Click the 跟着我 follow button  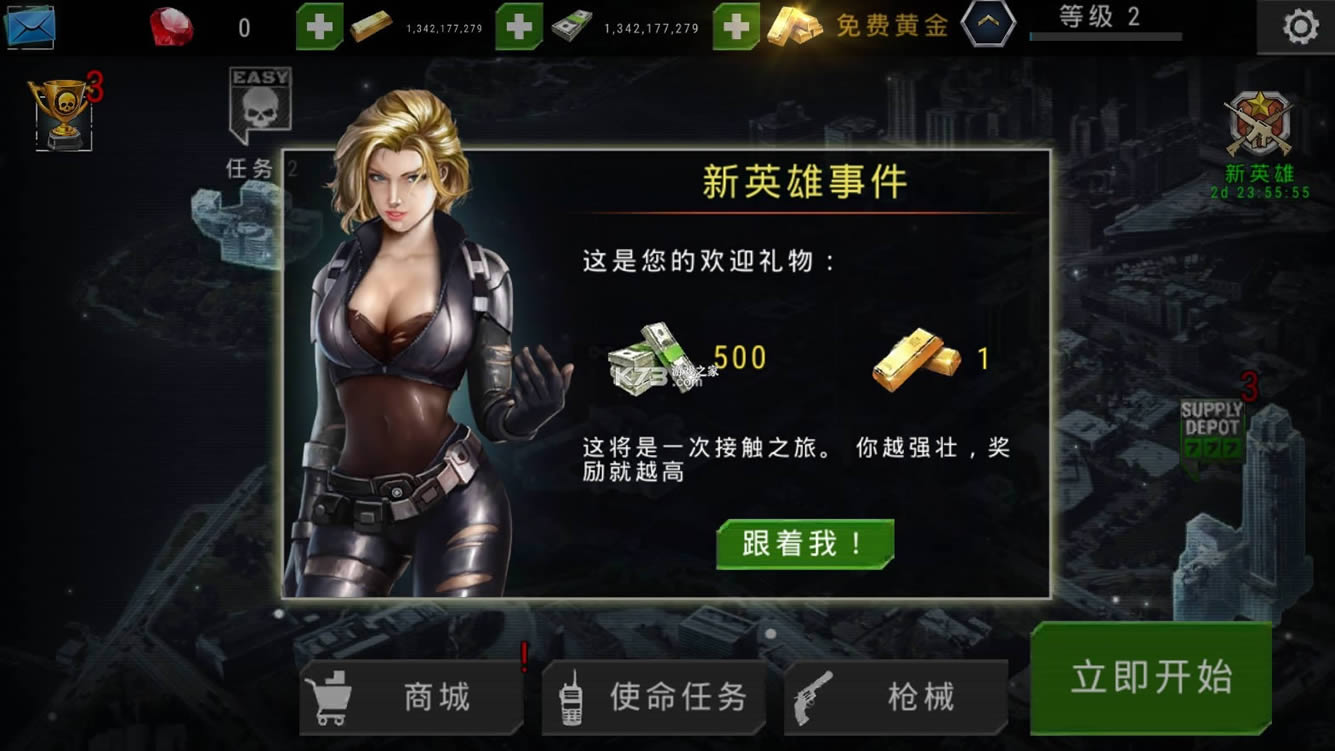803,542
